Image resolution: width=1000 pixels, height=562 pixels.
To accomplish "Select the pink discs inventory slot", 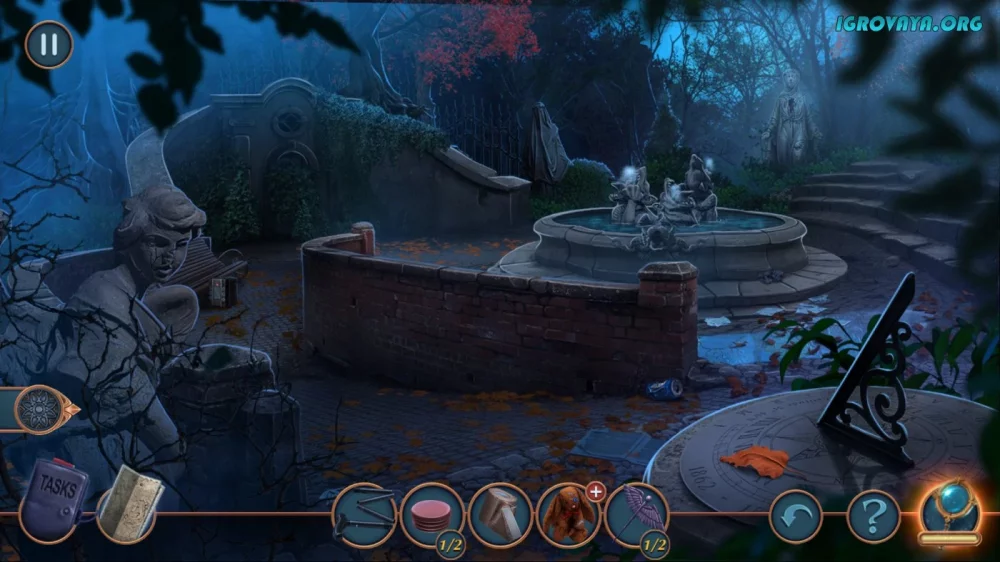I will point(432,516).
